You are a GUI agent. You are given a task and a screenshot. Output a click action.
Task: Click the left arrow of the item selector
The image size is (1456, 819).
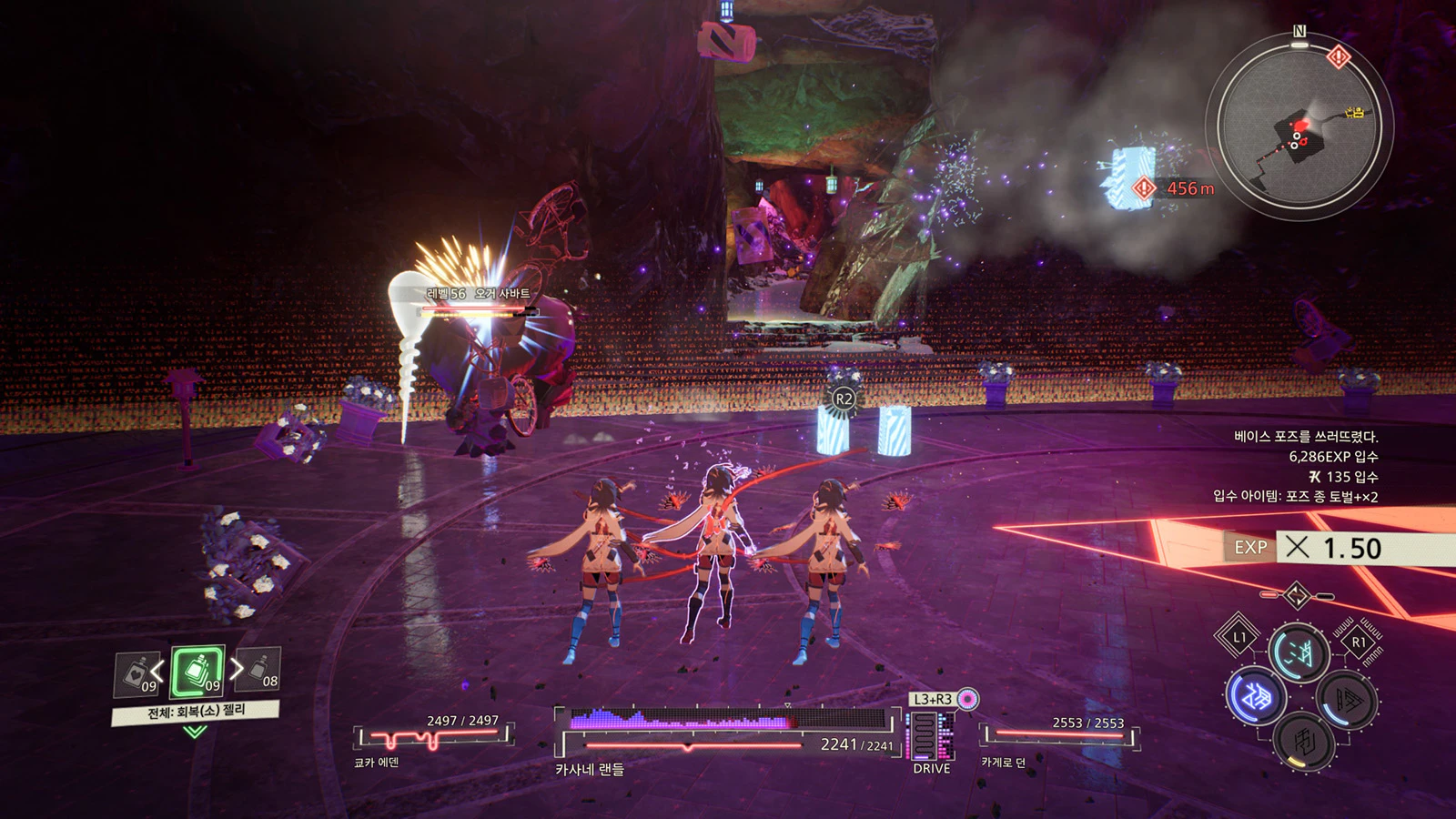157,672
